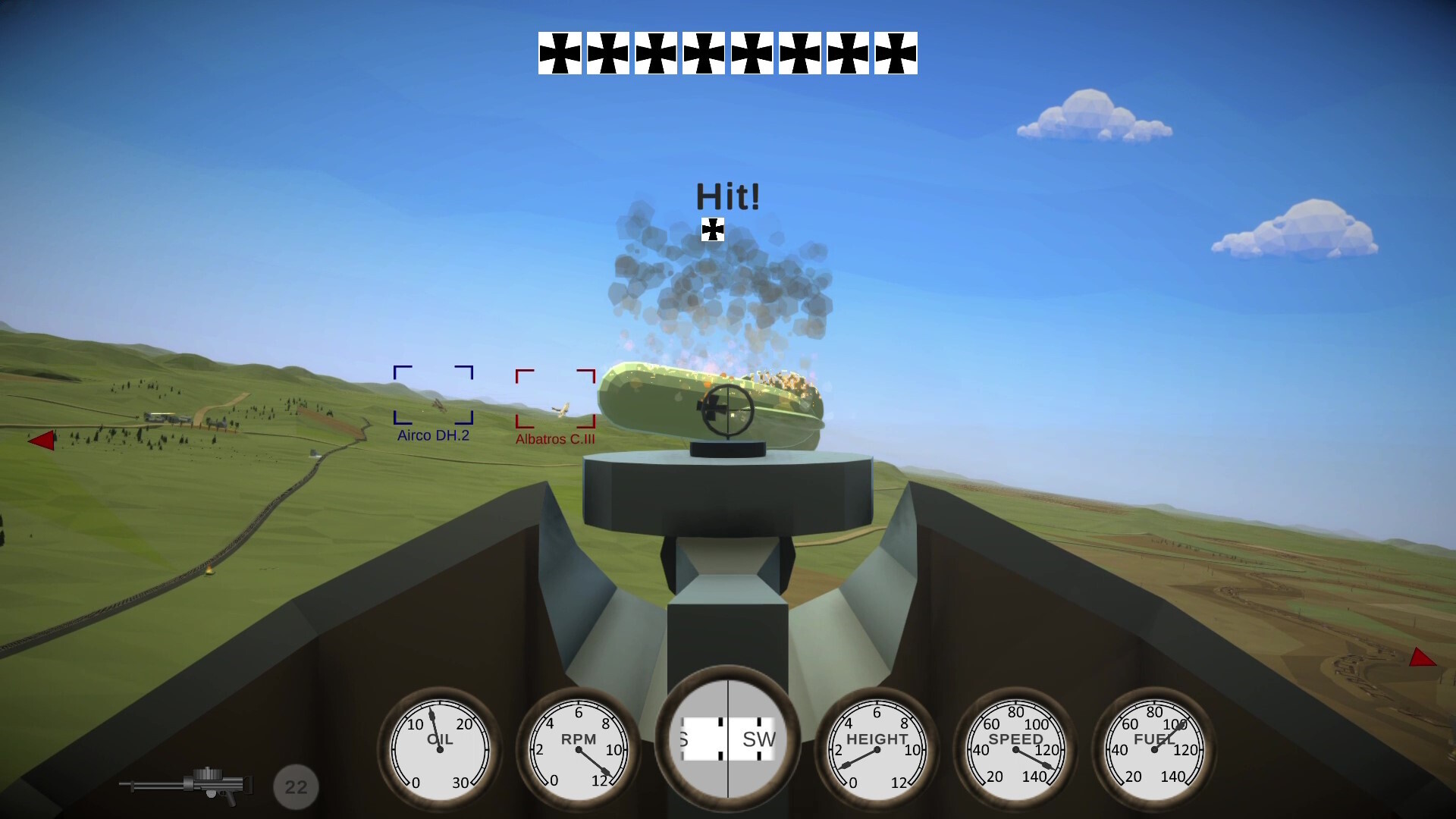This screenshot has width=1456, height=819.
Task: Click the red arrow marker on the right edge
Action: pyautogui.click(x=1422, y=658)
